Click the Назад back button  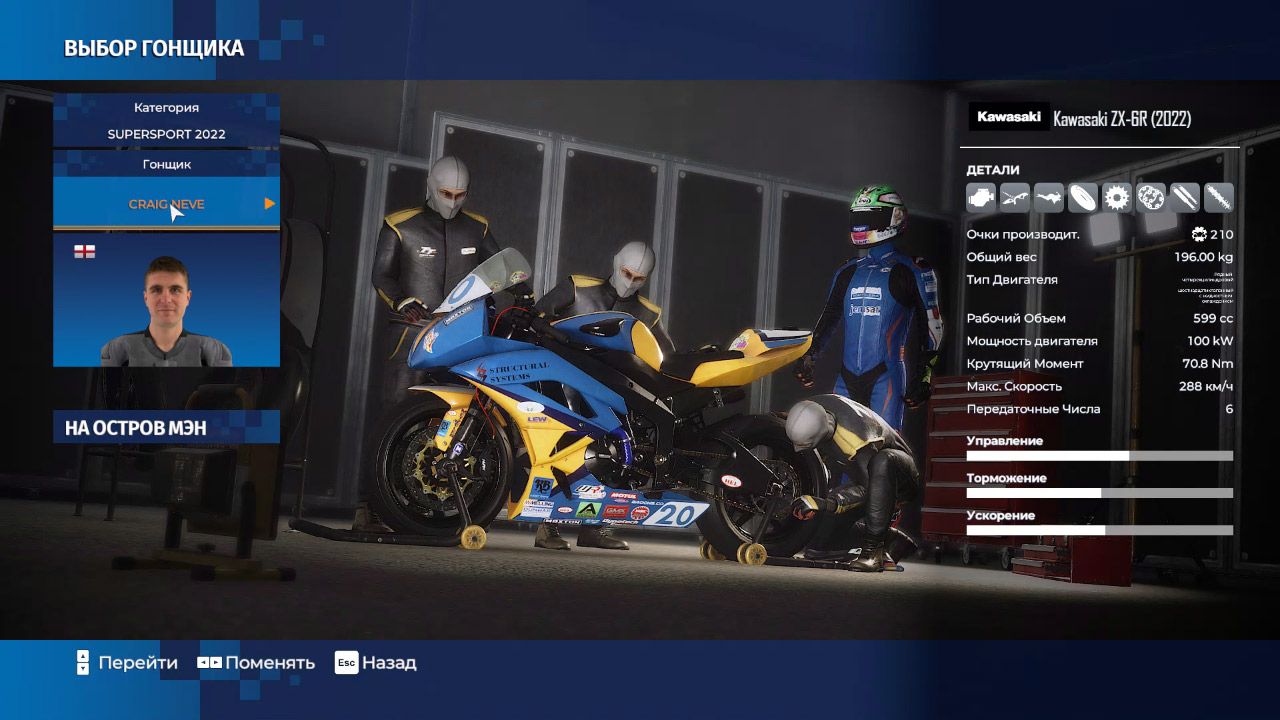click(376, 663)
